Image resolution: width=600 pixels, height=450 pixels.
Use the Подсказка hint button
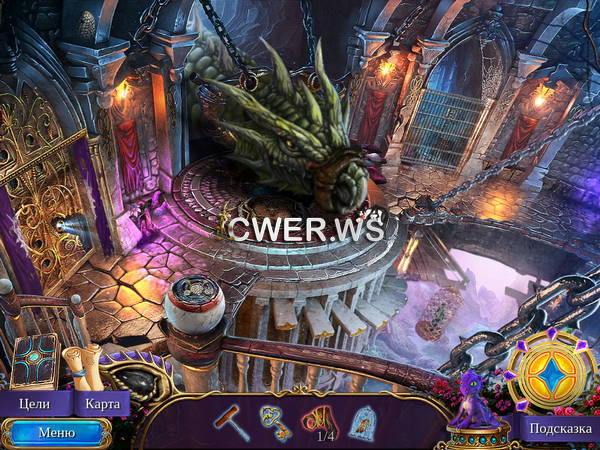(x=558, y=429)
